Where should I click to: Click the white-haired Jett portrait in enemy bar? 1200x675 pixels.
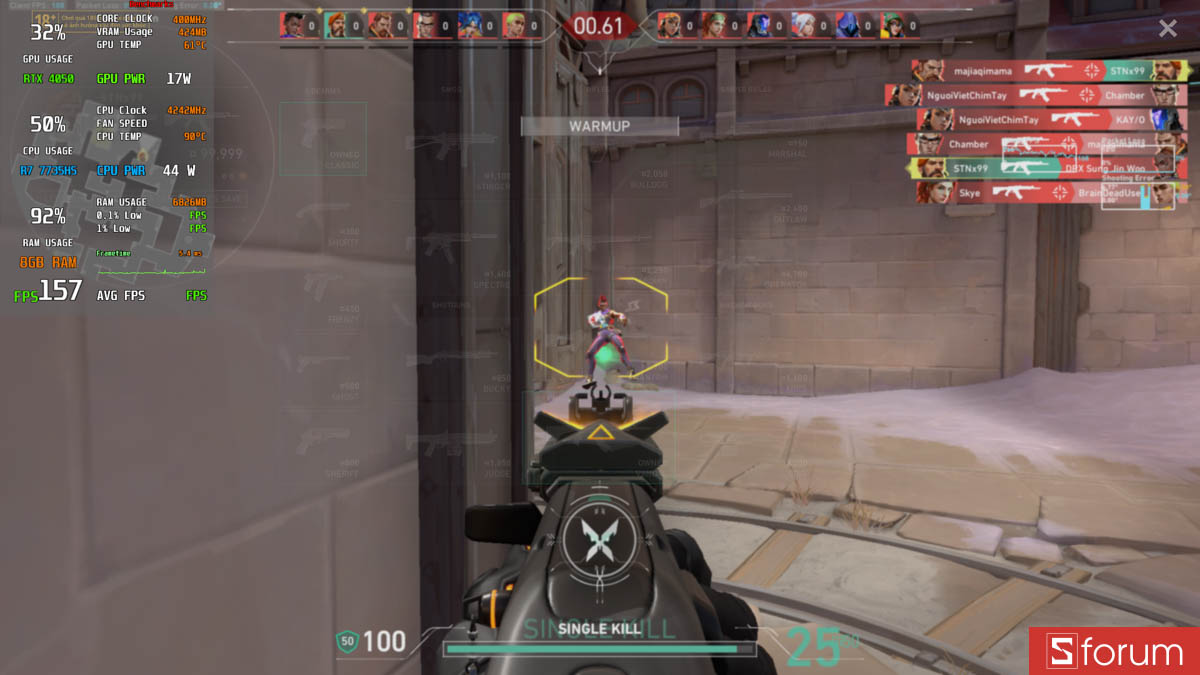pos(804,25)
